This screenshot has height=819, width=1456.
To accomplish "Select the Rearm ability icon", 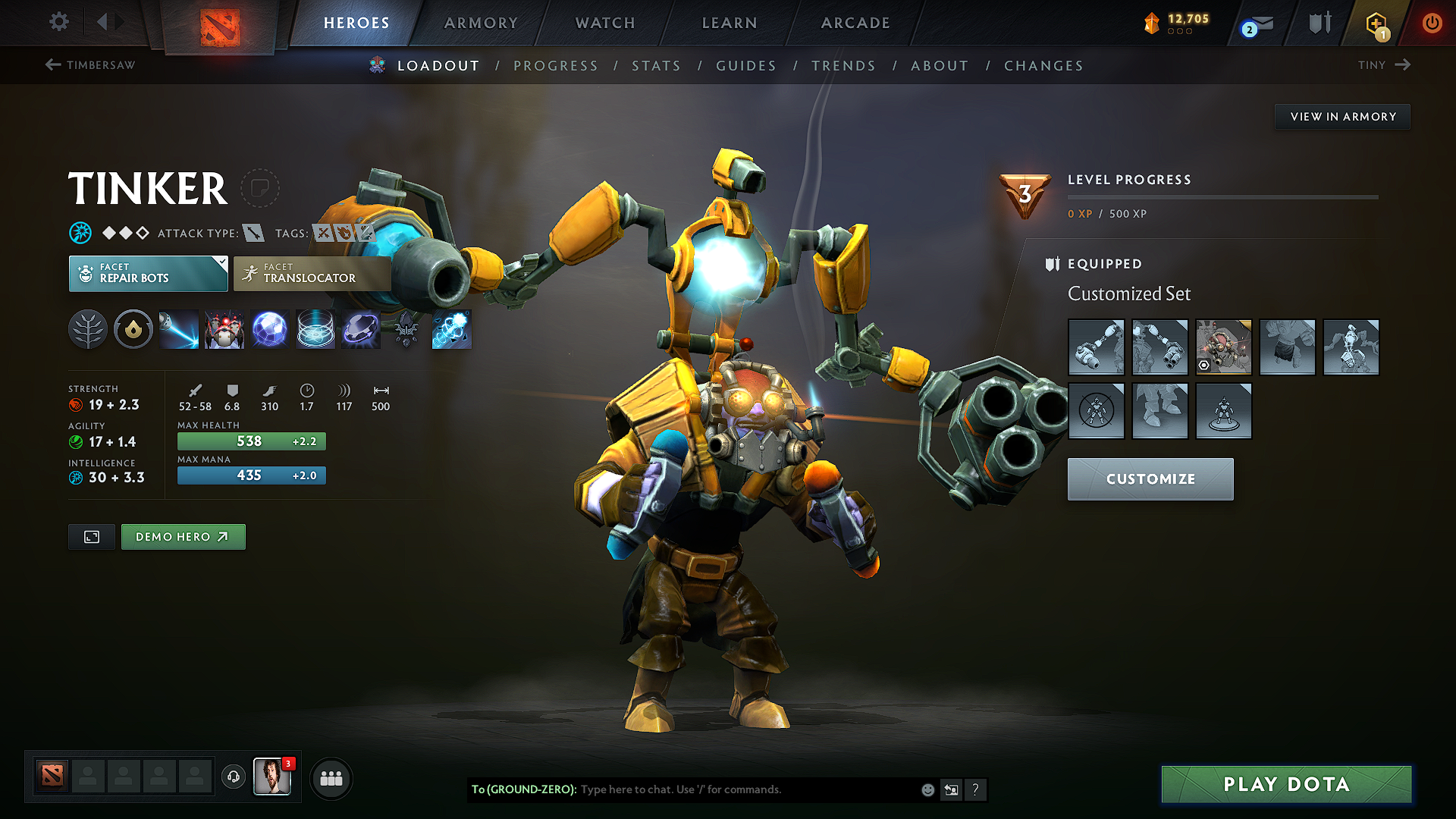I will pyautogui.click(x=315, y=329).
